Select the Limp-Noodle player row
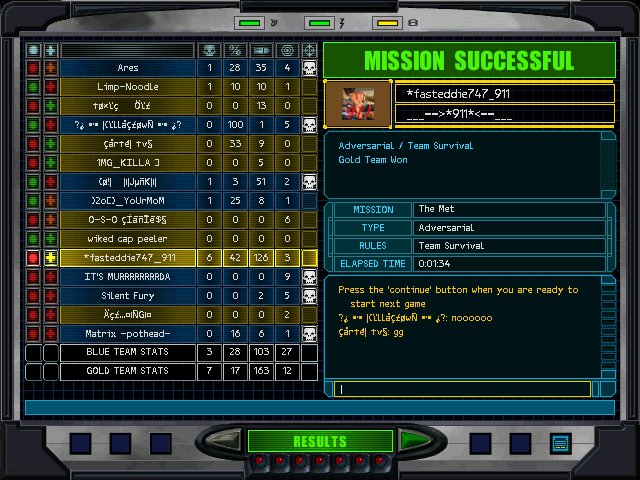This screenshot has width=640, height=480. (128, 87)
